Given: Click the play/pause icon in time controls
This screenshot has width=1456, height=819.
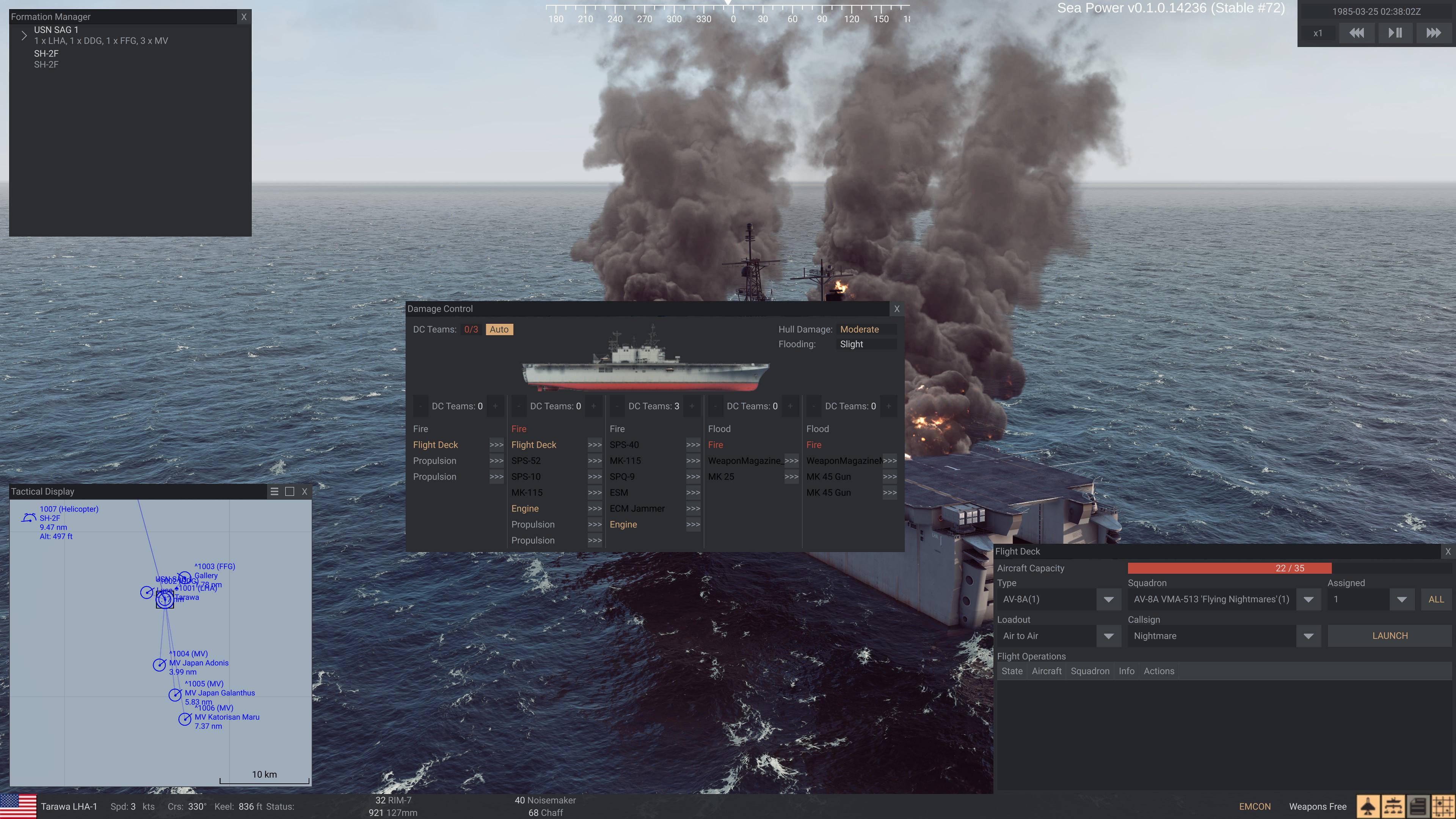Looking at the screenshot, I should pos(1395,33).
